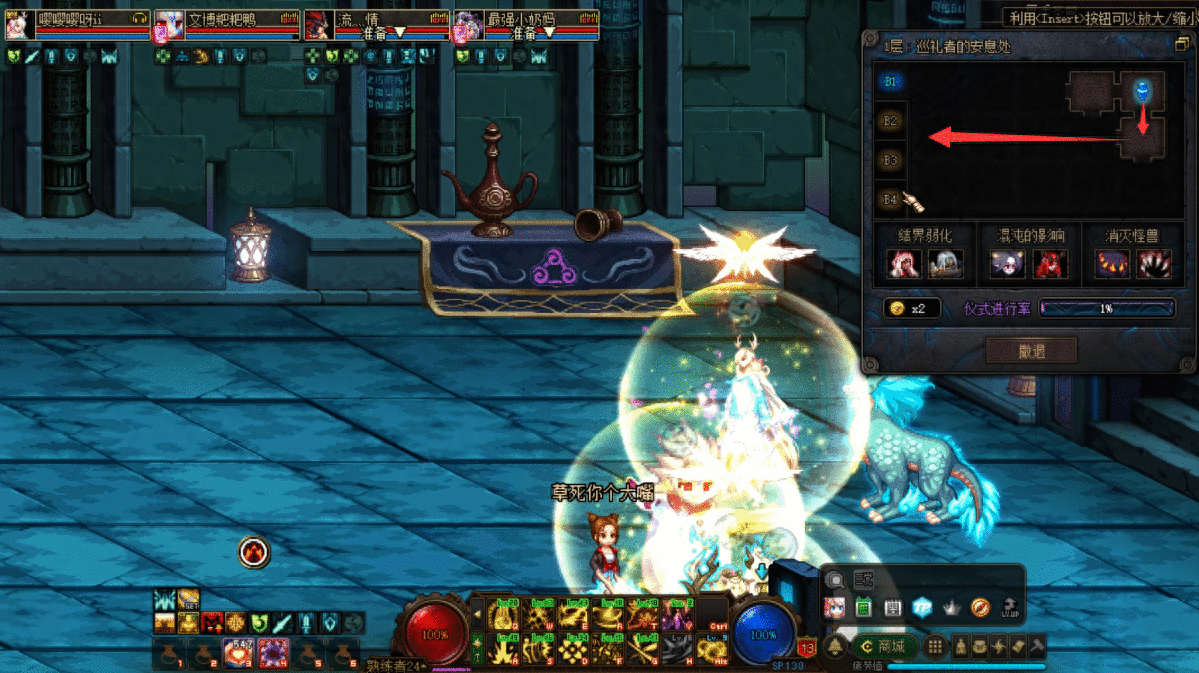This screenshot has height=673, width=1199.
Task: Open the LV.UP arrow icon
Action: point(1011,607)
